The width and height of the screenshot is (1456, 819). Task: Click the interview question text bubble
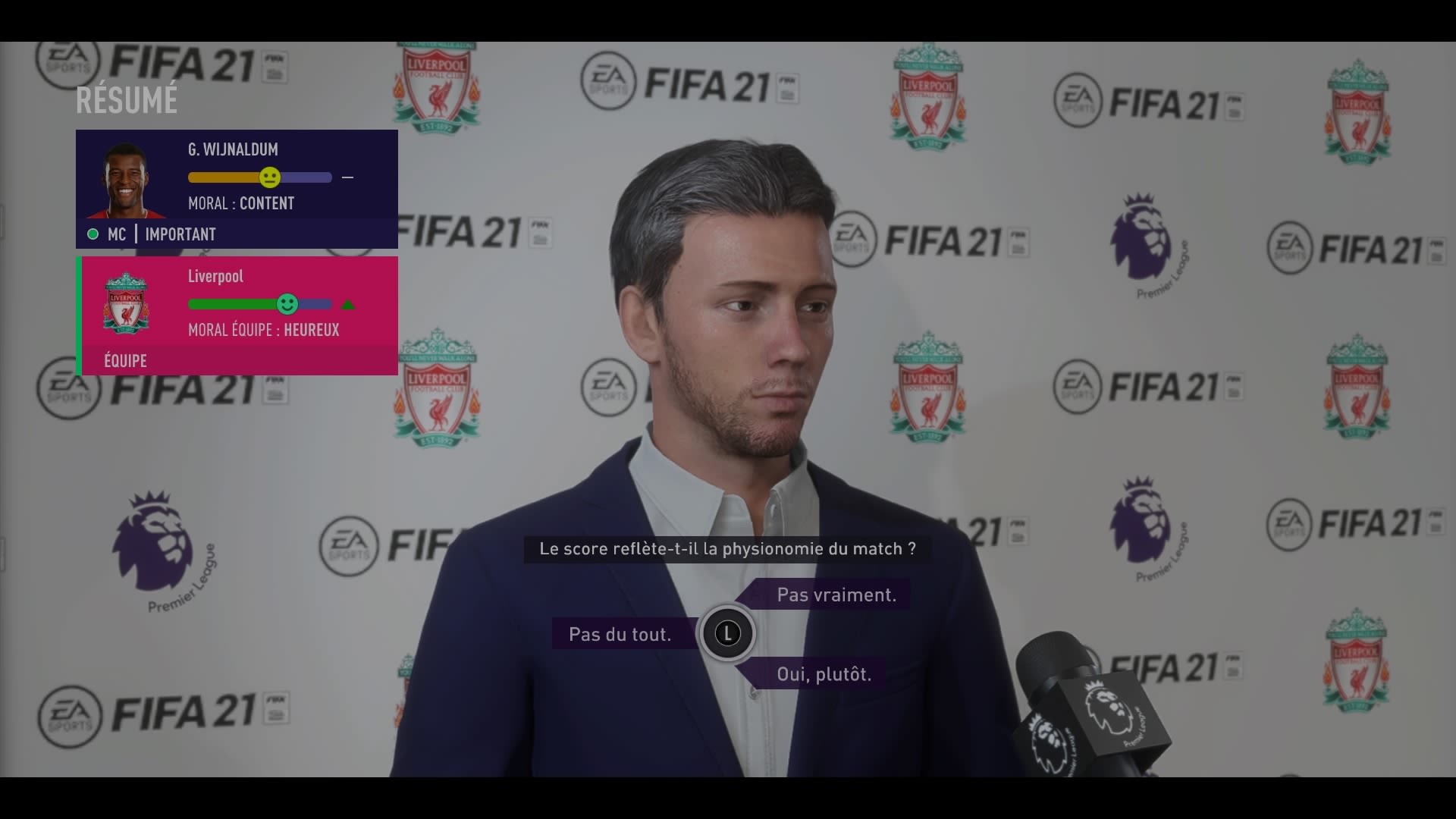726,548
